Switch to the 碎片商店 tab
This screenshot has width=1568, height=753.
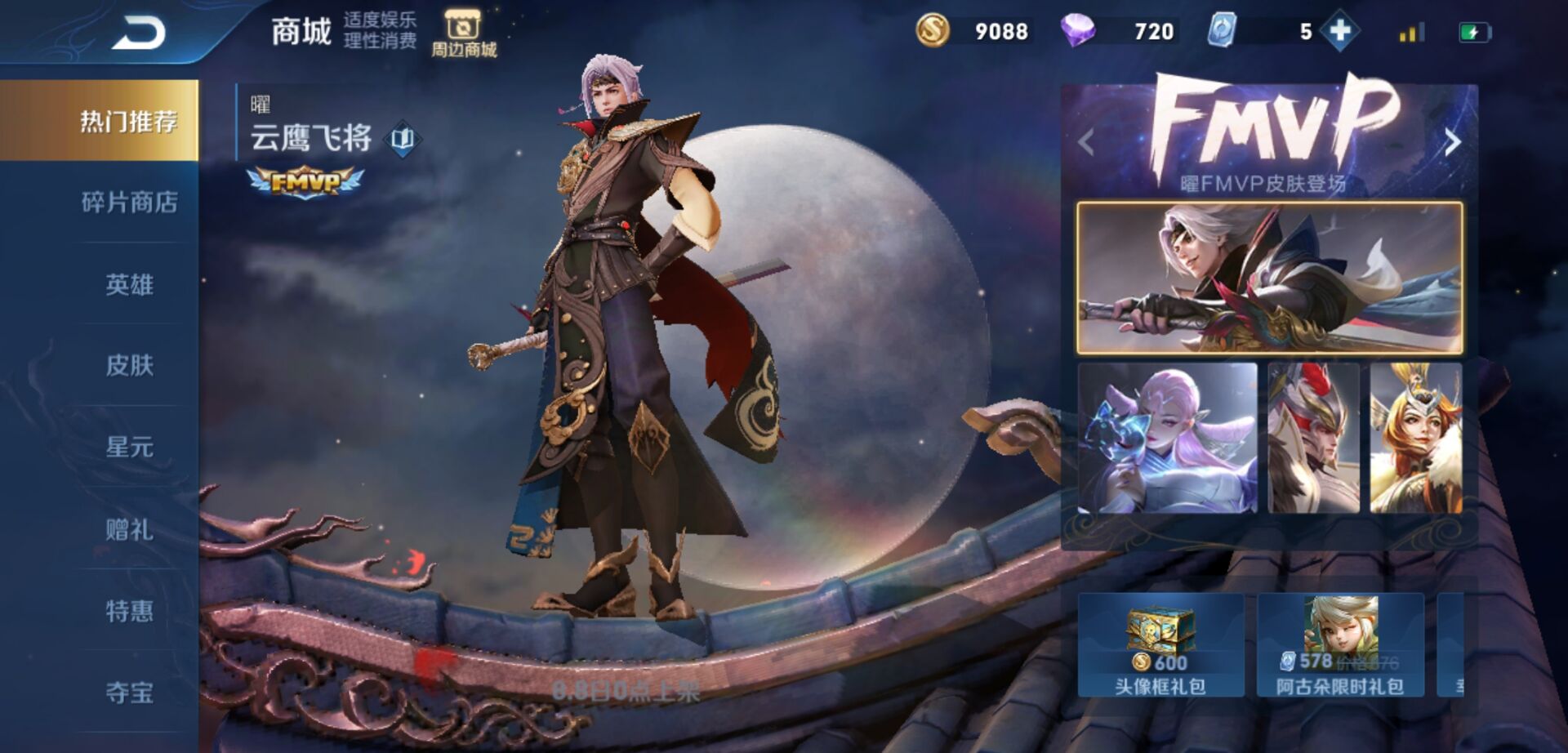point(129,202)
